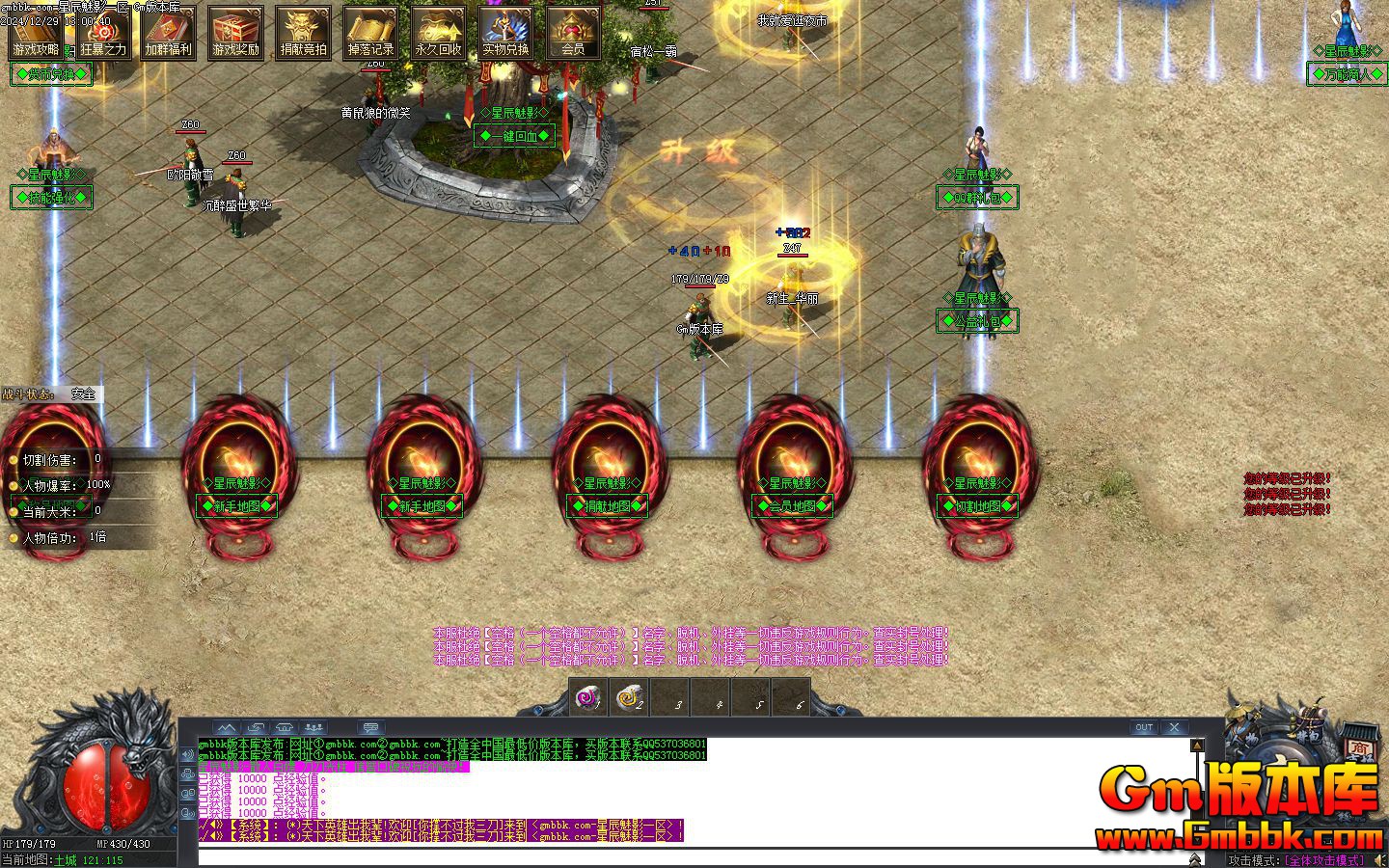Close the chat panel with the X button
The width and height of the screenshot is (1389, 868).
pos(1174,727)
